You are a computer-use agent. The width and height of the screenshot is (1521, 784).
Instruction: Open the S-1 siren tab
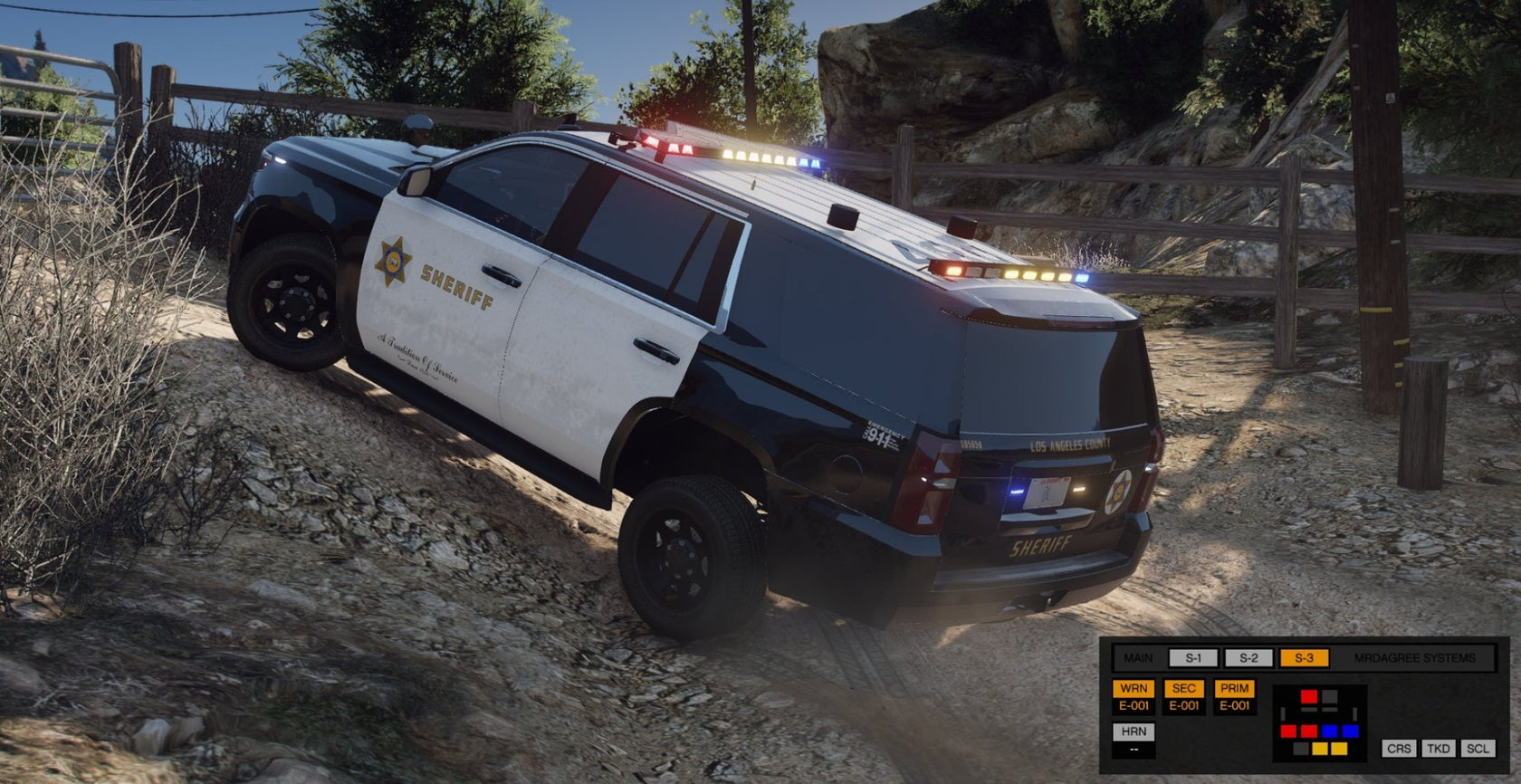[x=1191, y=659]
